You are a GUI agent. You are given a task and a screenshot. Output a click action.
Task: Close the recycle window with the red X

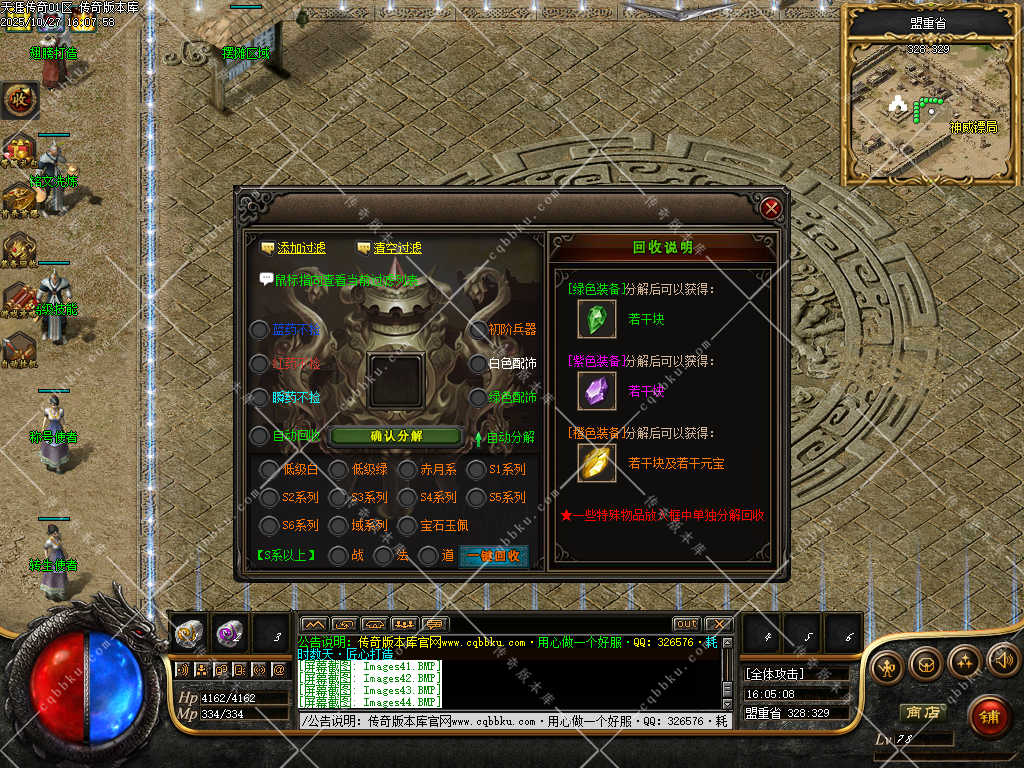coord(770,208)
